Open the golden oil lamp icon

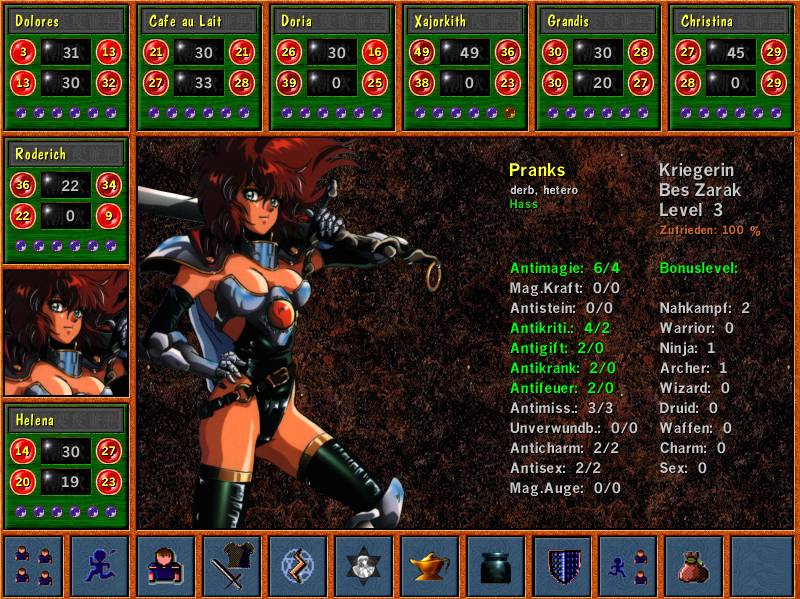[x=430, y=566]
